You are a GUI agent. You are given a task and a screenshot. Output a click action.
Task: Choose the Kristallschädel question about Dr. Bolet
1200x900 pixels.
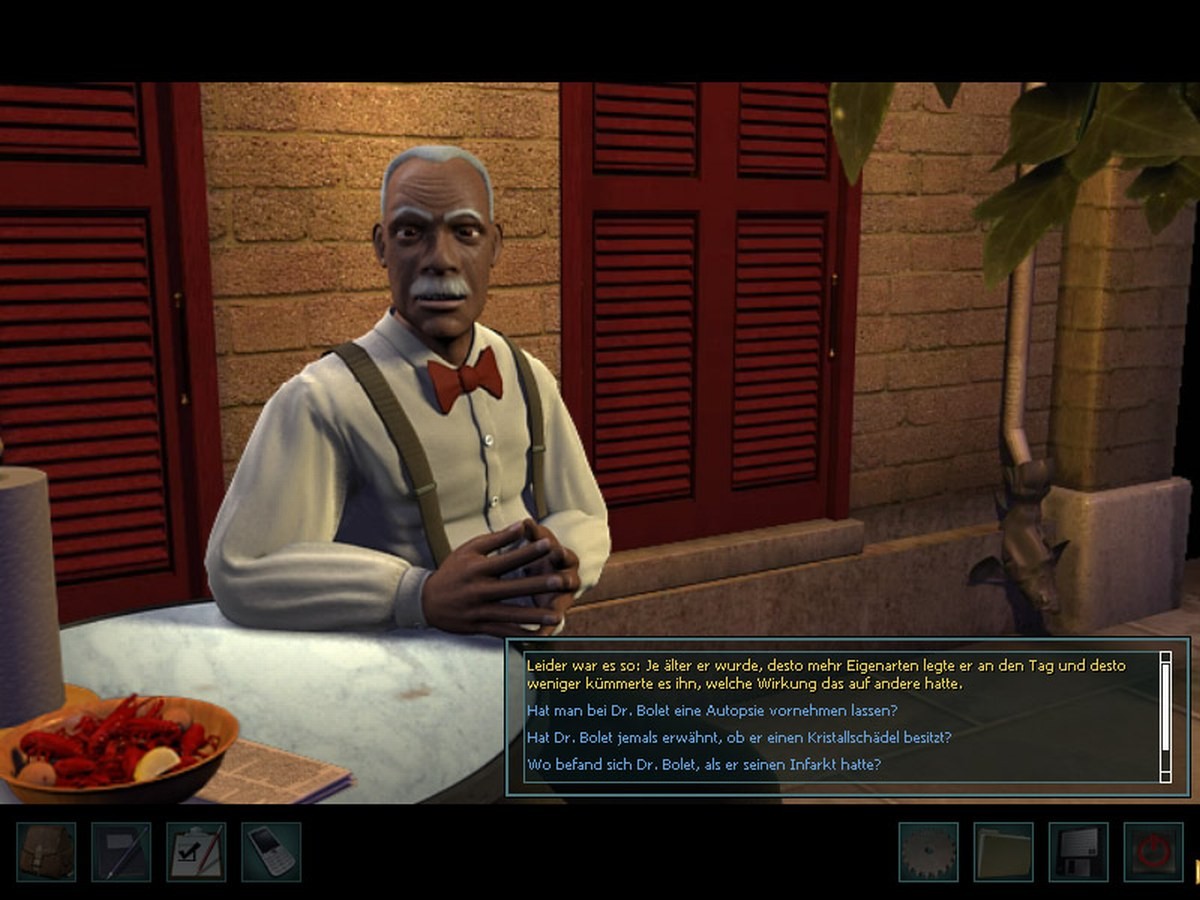pos(738,737)
